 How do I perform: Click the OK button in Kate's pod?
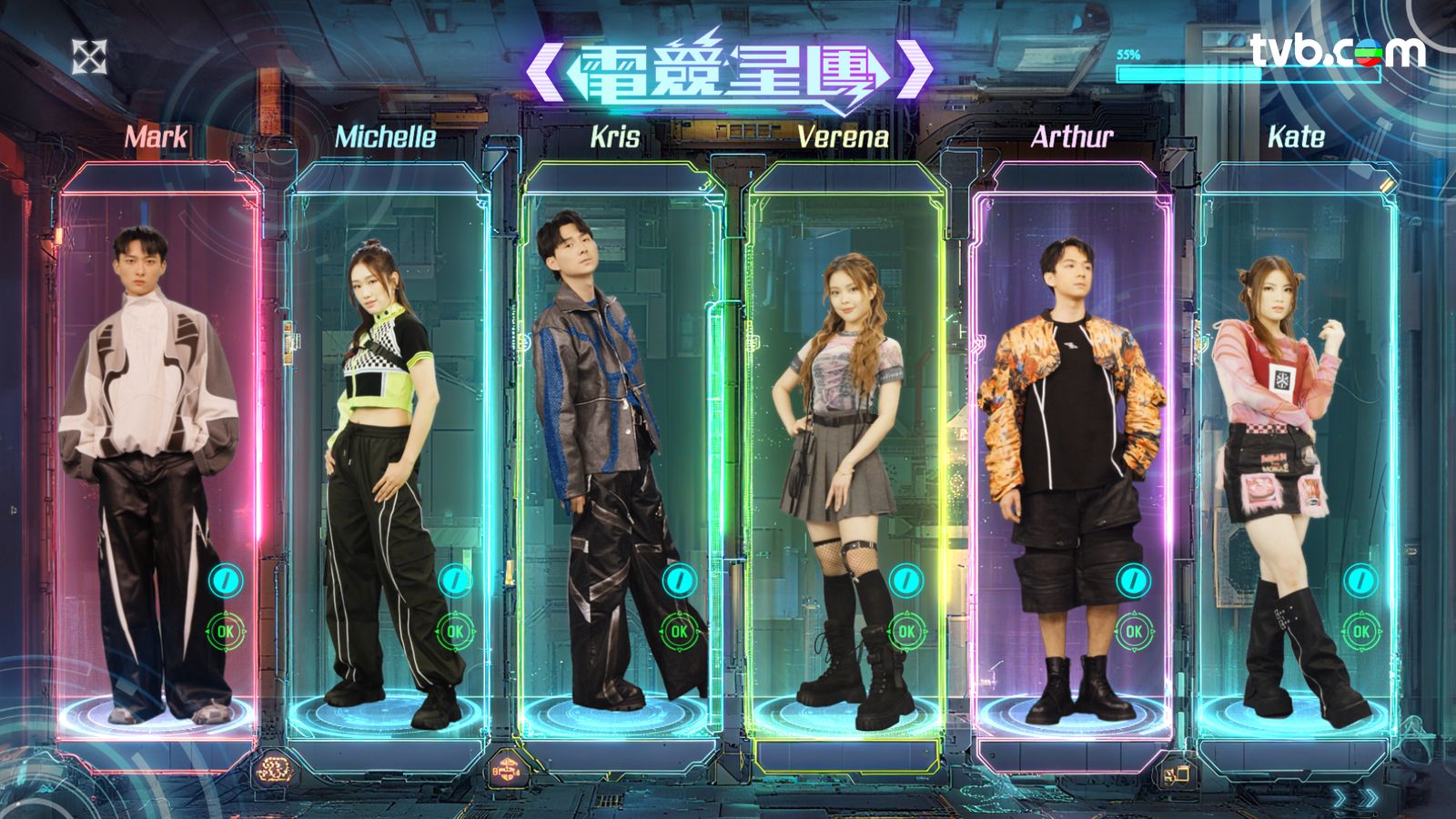pos(1361,631)
